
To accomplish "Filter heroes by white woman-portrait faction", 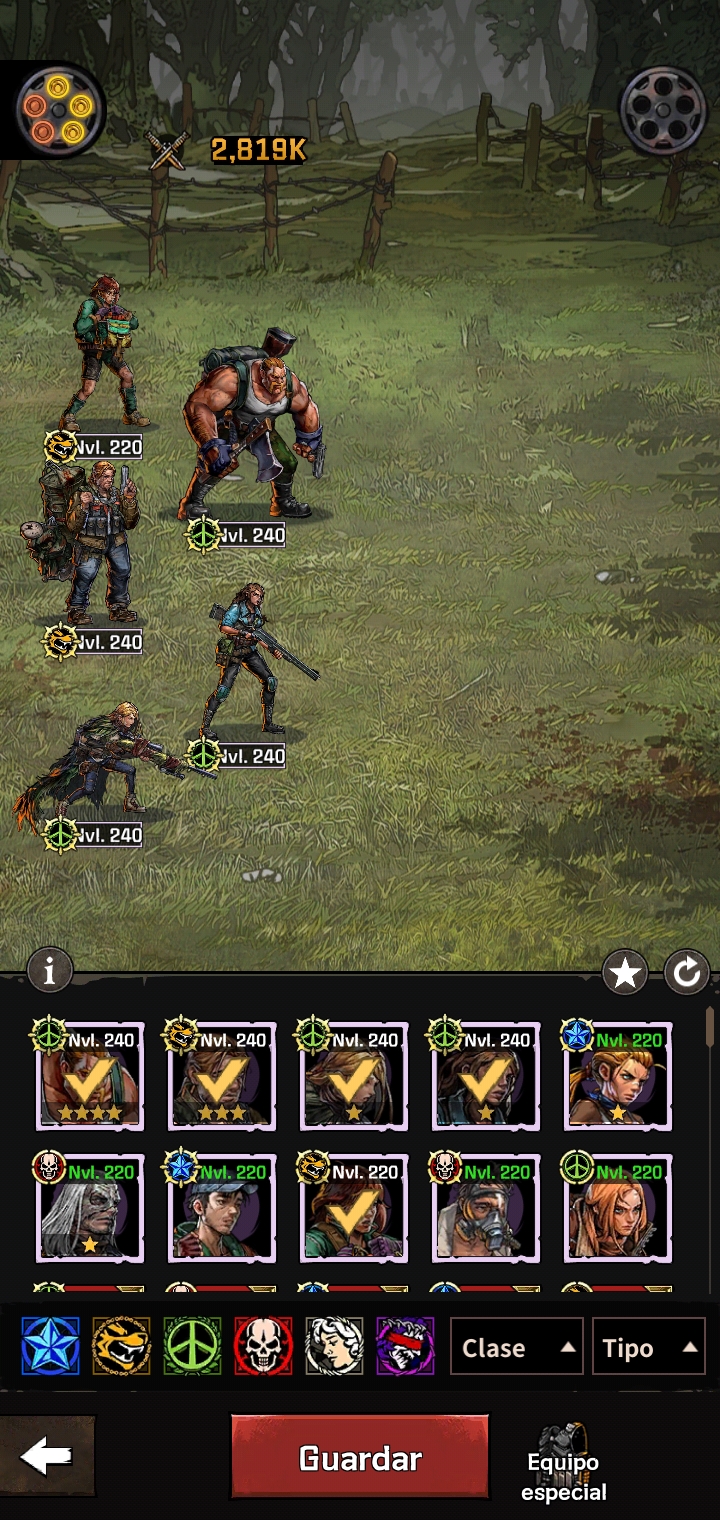I will click(x=334, y=1346).
